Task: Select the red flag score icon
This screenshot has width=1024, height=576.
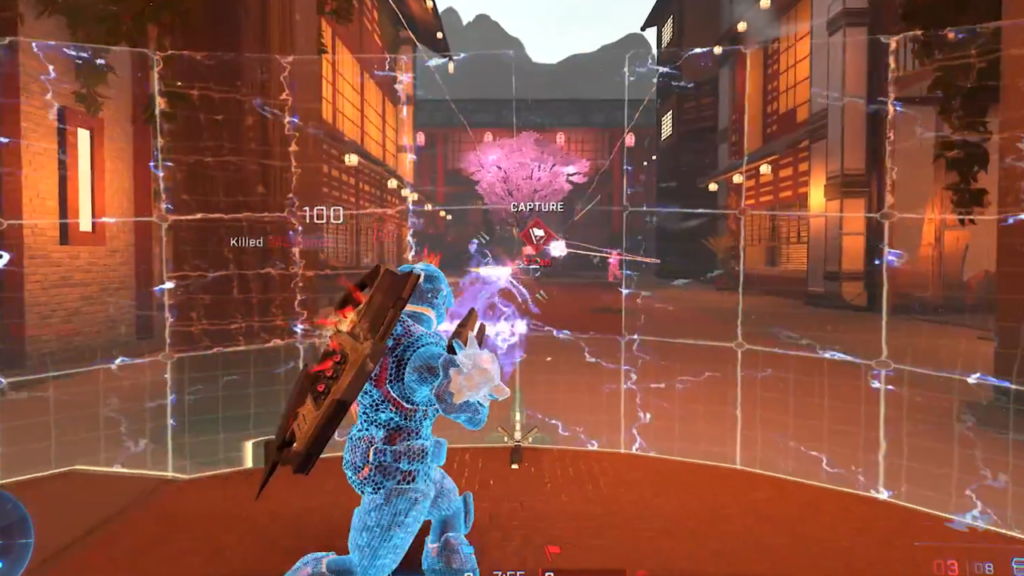Action: point(550,552)
